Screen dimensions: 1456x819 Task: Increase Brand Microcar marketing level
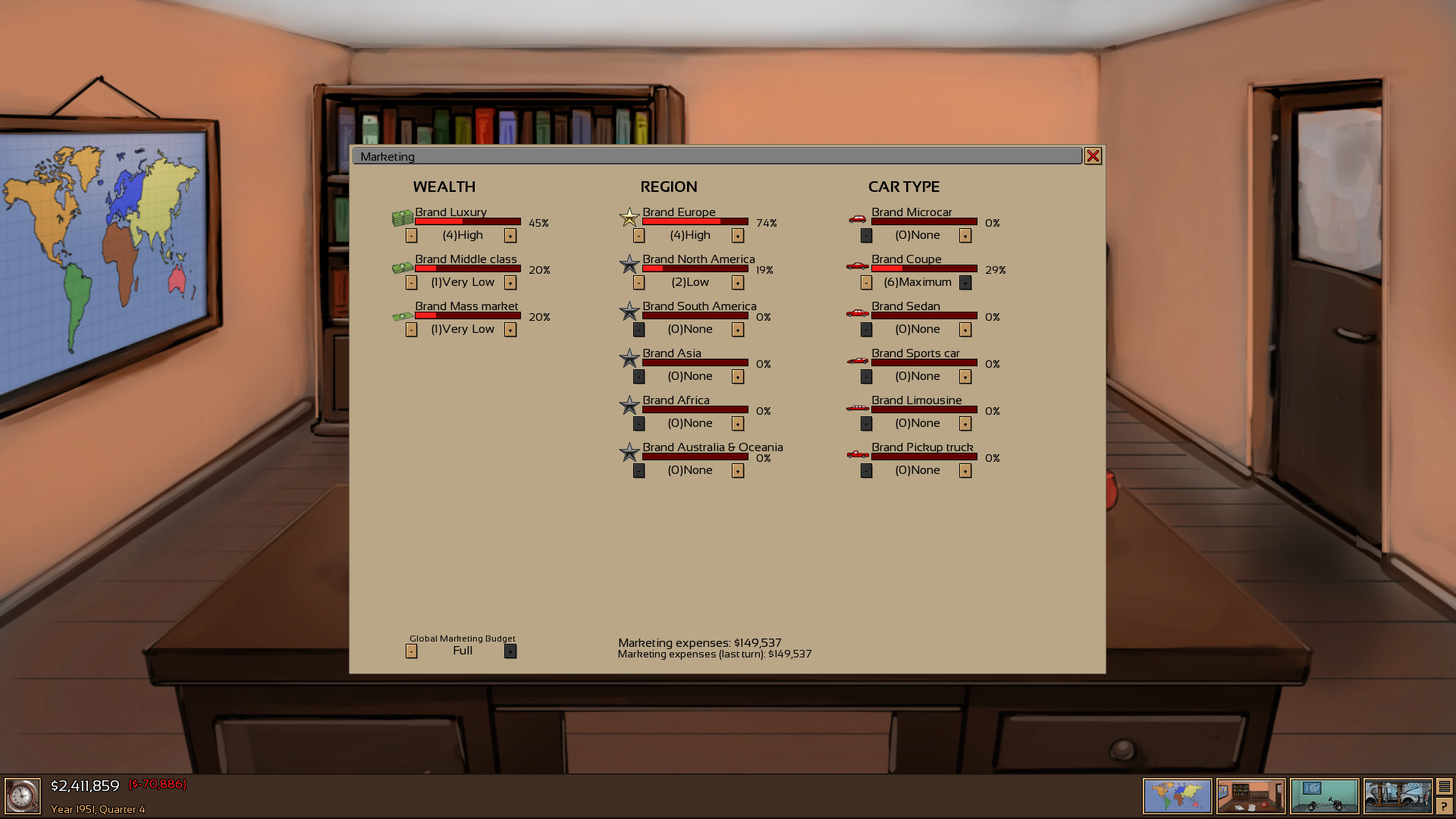[x=965, y=235]
